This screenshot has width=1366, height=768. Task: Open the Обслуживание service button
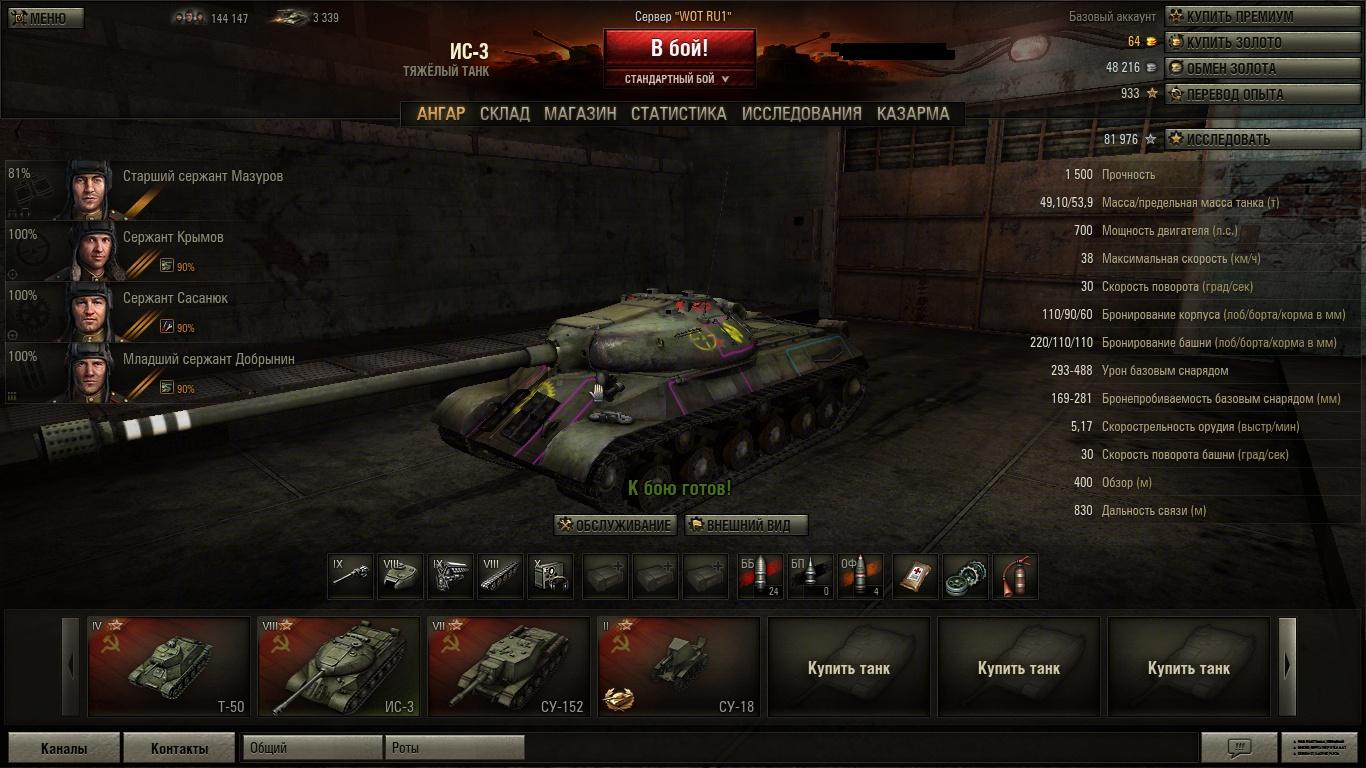(x=615, y=525)
